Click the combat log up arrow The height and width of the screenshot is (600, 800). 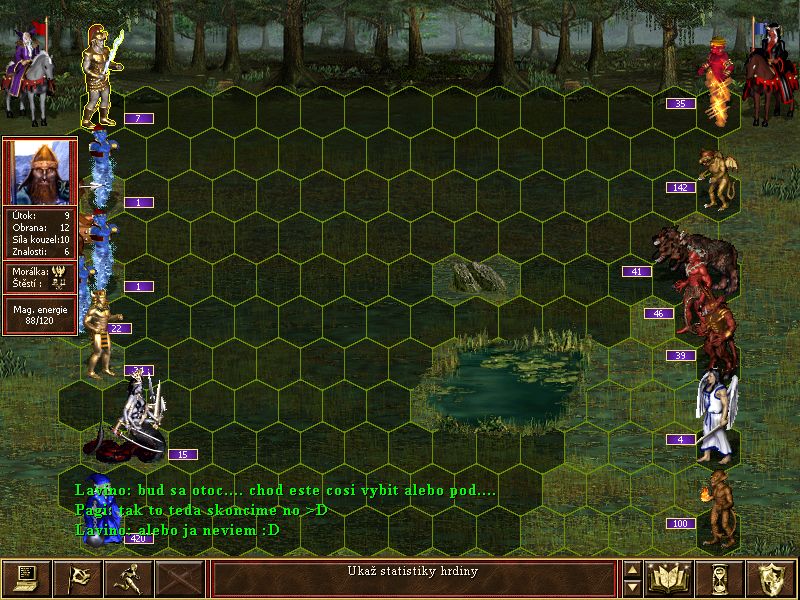(632, 570)
